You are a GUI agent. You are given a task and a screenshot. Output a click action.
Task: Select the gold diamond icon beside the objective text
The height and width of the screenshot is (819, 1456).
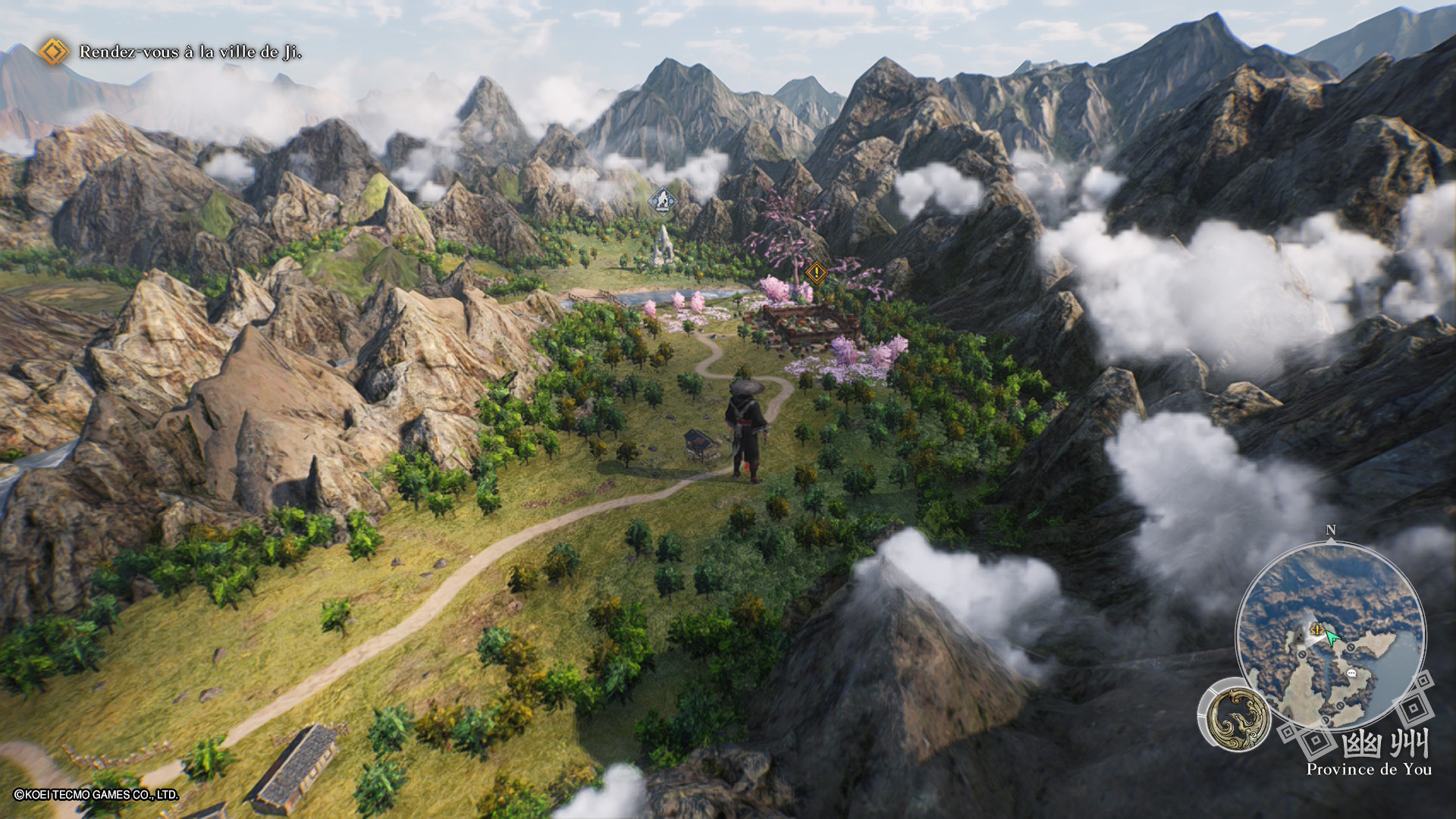[53, 52]
